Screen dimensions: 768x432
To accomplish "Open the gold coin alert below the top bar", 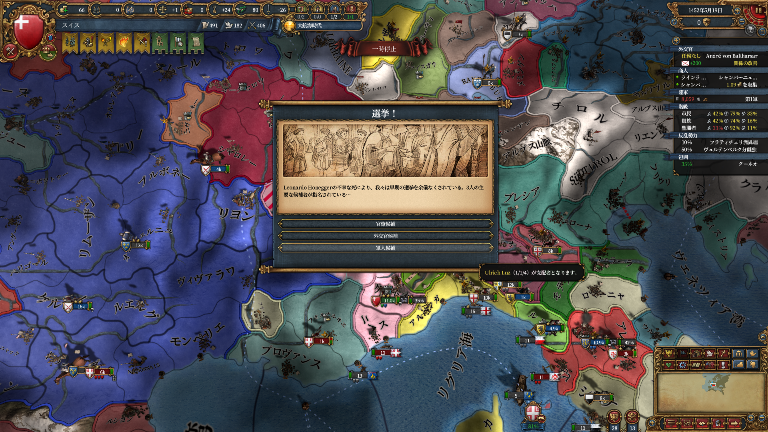I will pyautogui.click(x=290, y=27).
